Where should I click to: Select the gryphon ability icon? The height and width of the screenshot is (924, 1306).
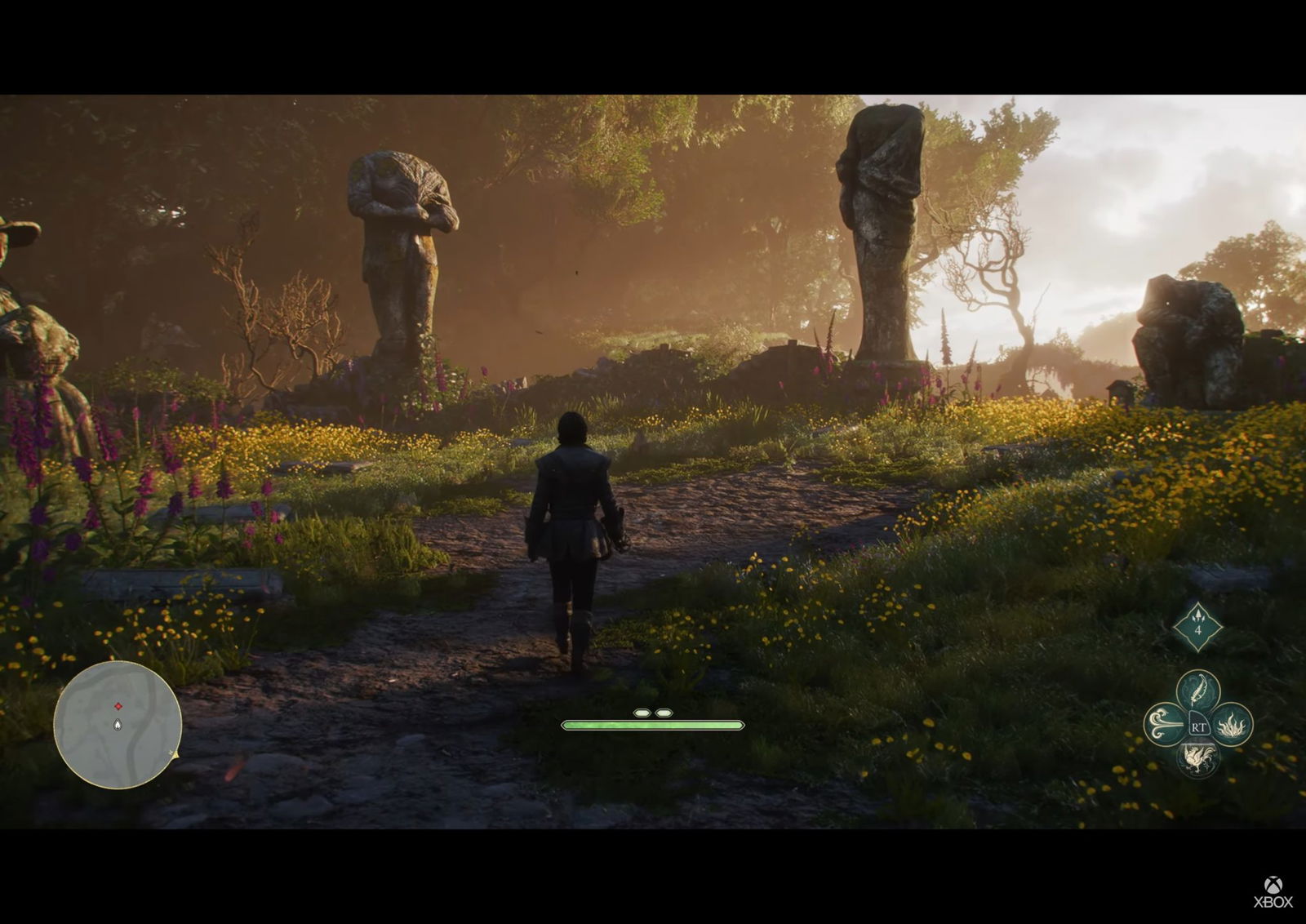coord(1199,759)
